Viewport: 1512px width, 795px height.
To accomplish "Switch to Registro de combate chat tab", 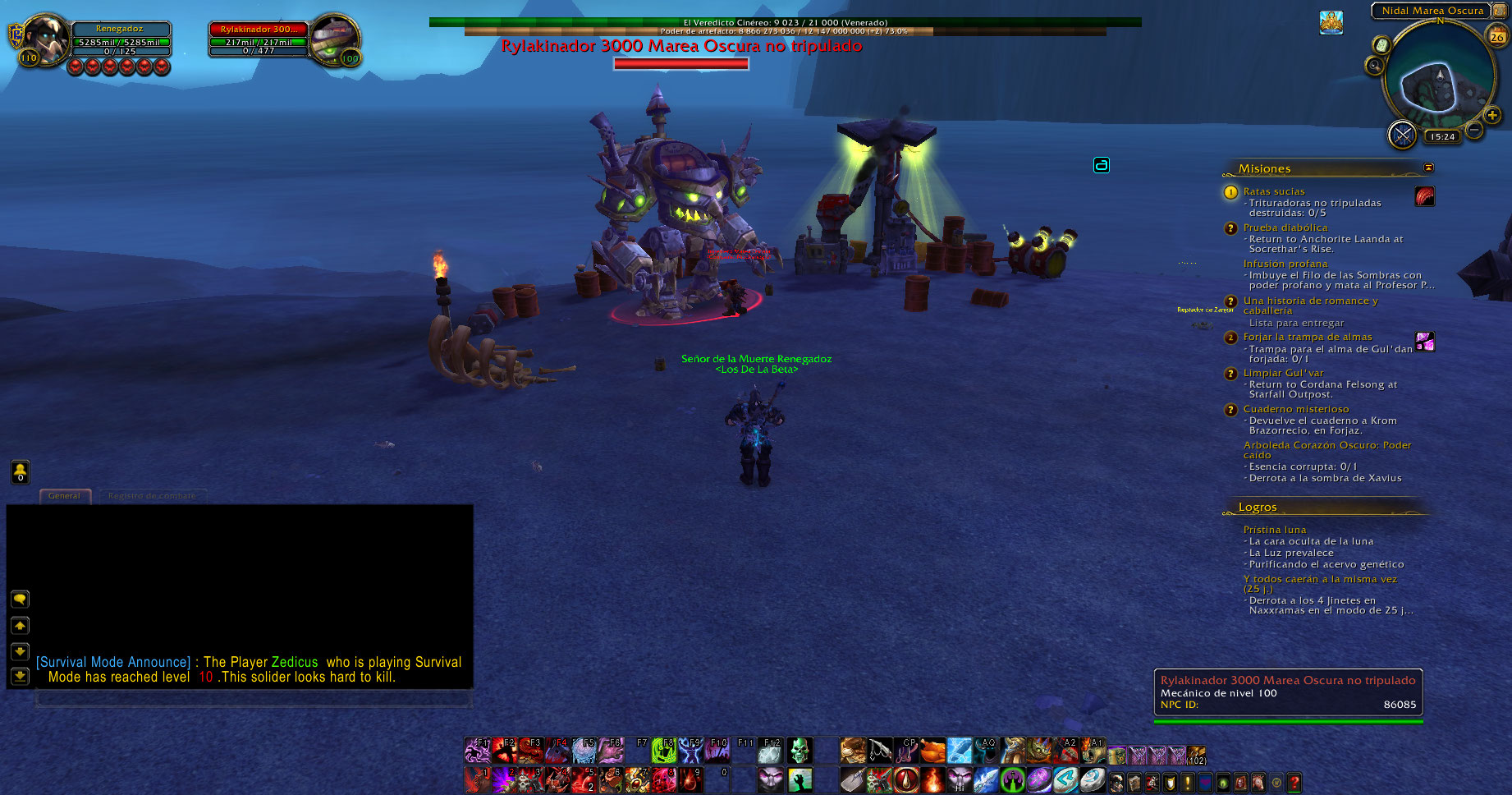I will [x=152, y=496].
